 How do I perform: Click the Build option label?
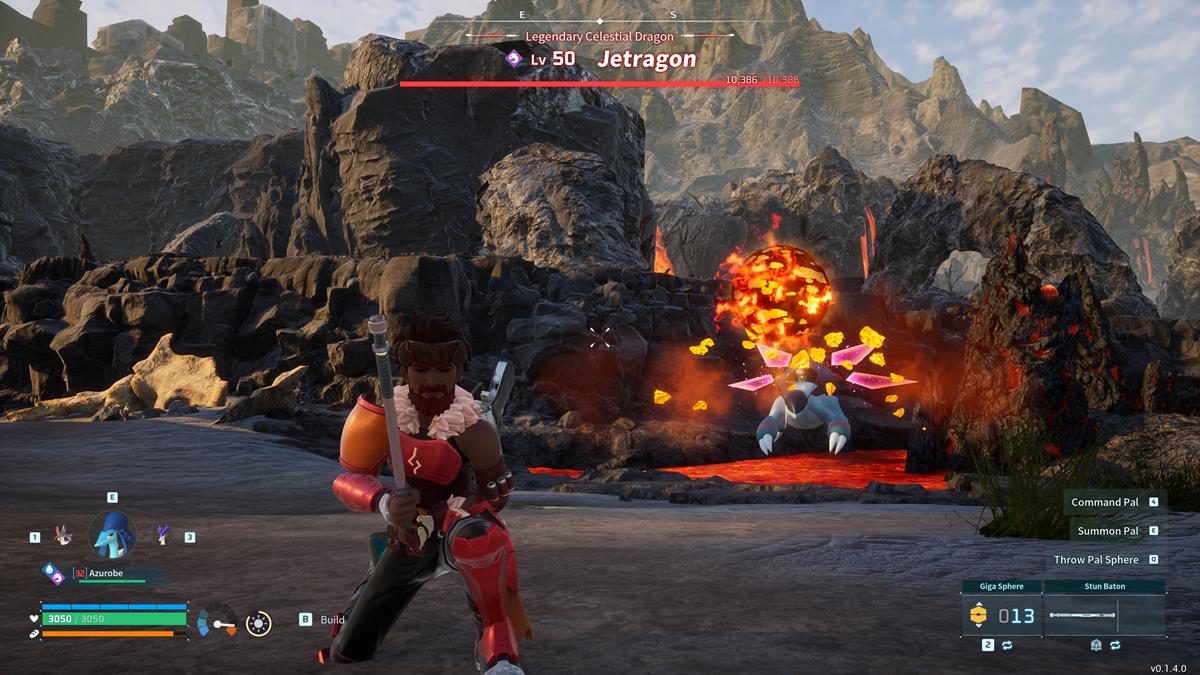[332, 620]
